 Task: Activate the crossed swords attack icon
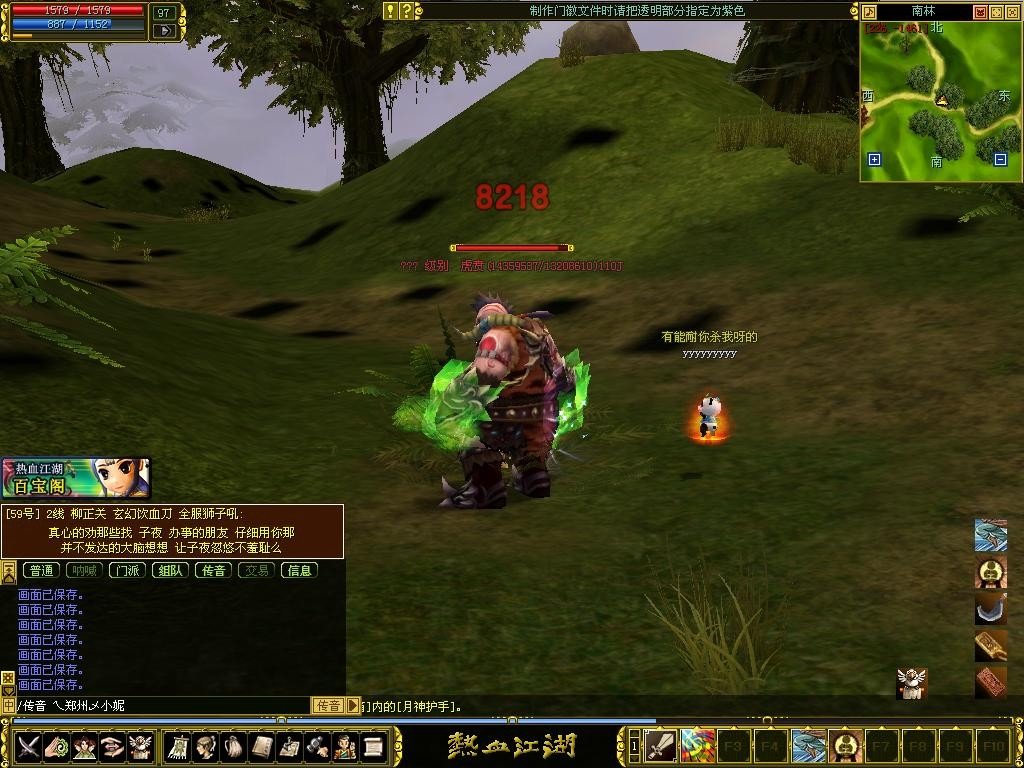[28, 746]
